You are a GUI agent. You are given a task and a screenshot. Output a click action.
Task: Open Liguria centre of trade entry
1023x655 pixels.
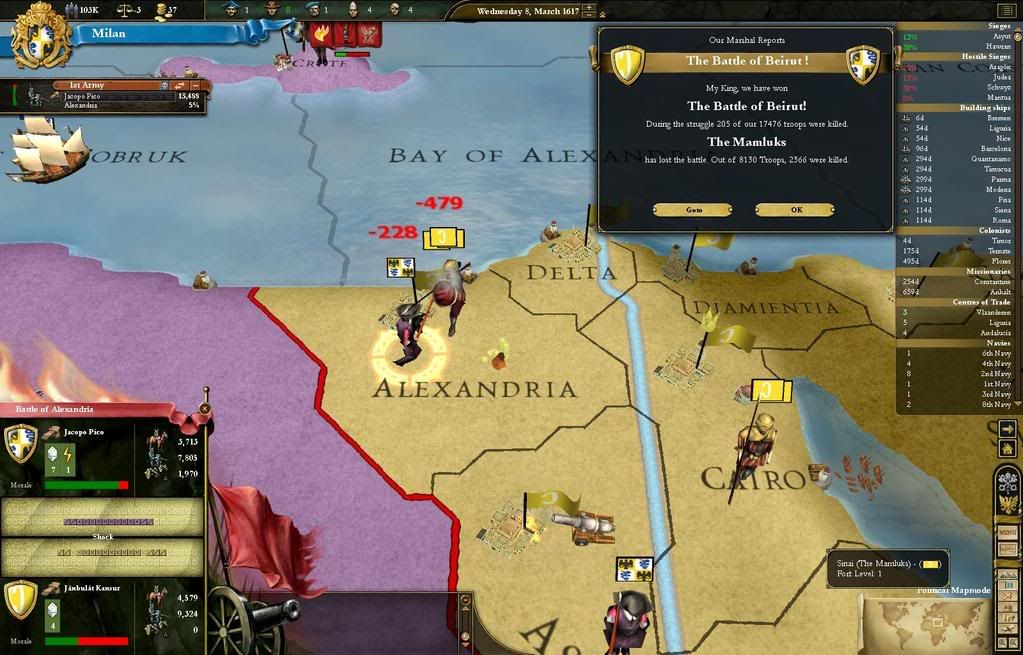tap(958, 322)
